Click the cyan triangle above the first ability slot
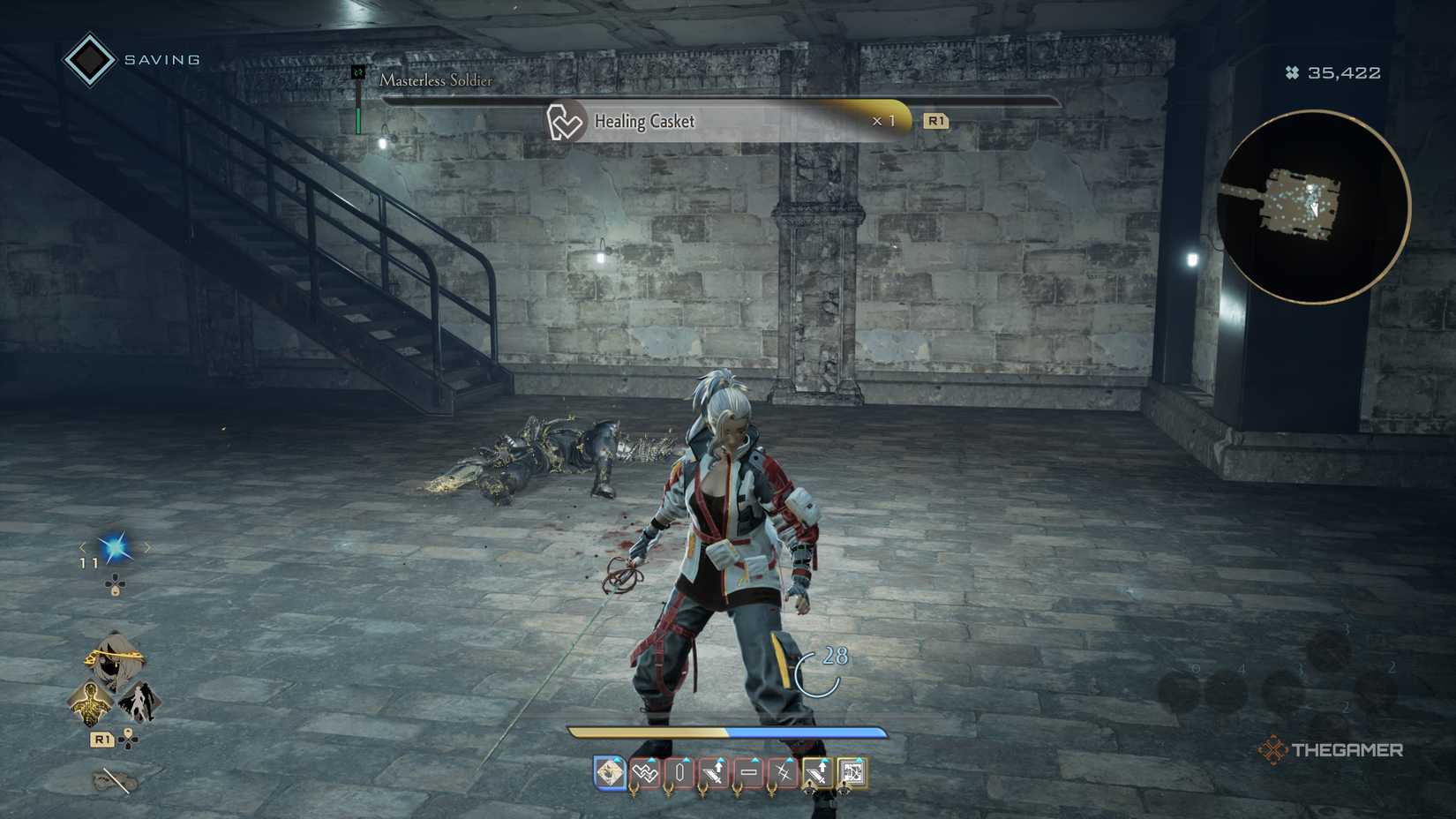The image size is (1456, 819). click(x=617, y=760)
